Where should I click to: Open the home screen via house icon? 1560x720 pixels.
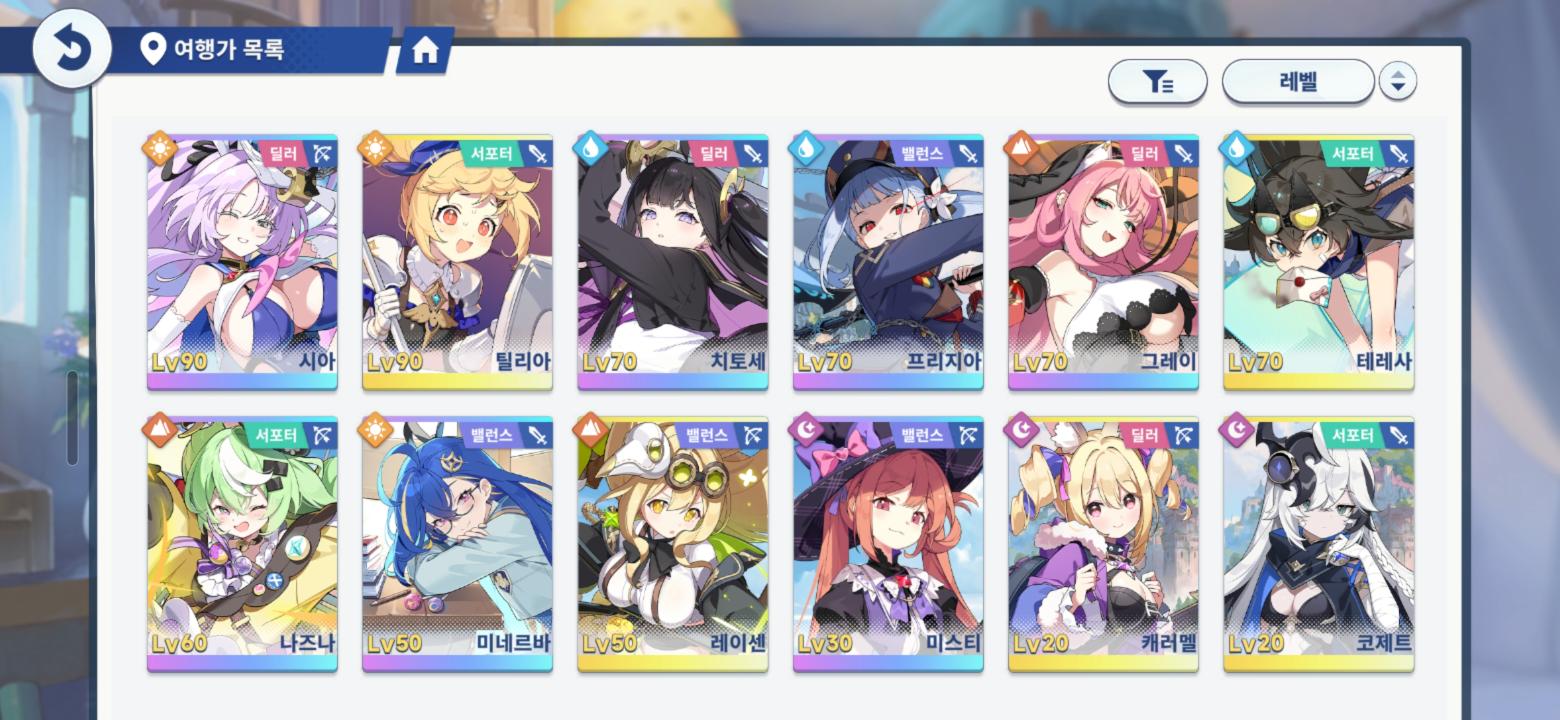point(425,51)
